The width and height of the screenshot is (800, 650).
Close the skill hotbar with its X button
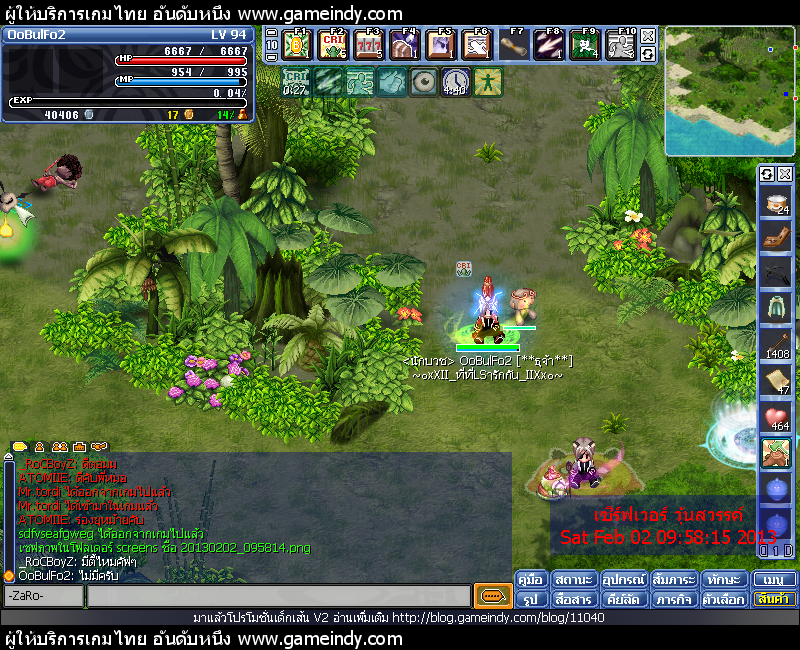click(648, 37)
